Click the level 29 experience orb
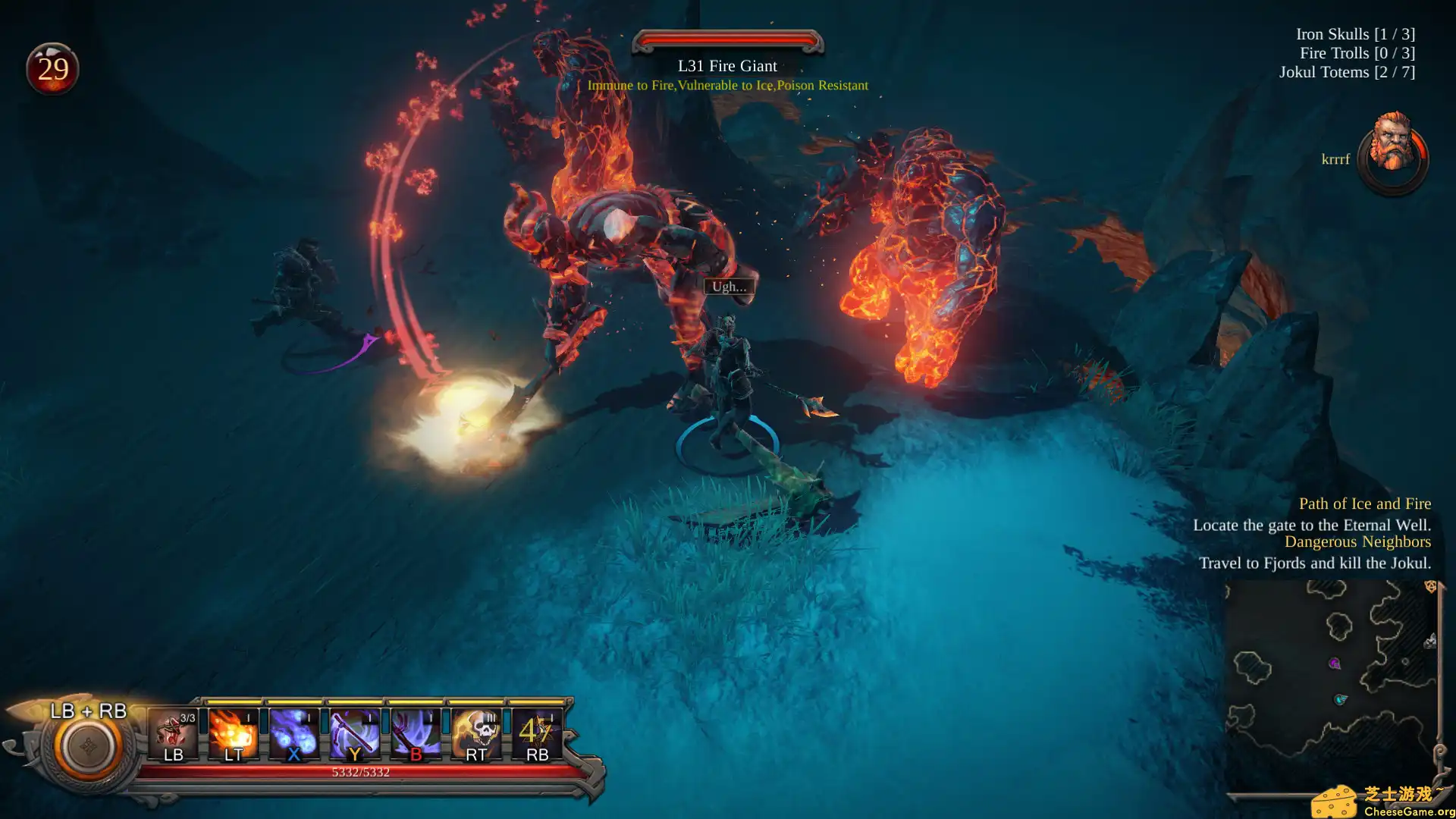Screen dimensions: 1456x819 click(x=53, y=68)
